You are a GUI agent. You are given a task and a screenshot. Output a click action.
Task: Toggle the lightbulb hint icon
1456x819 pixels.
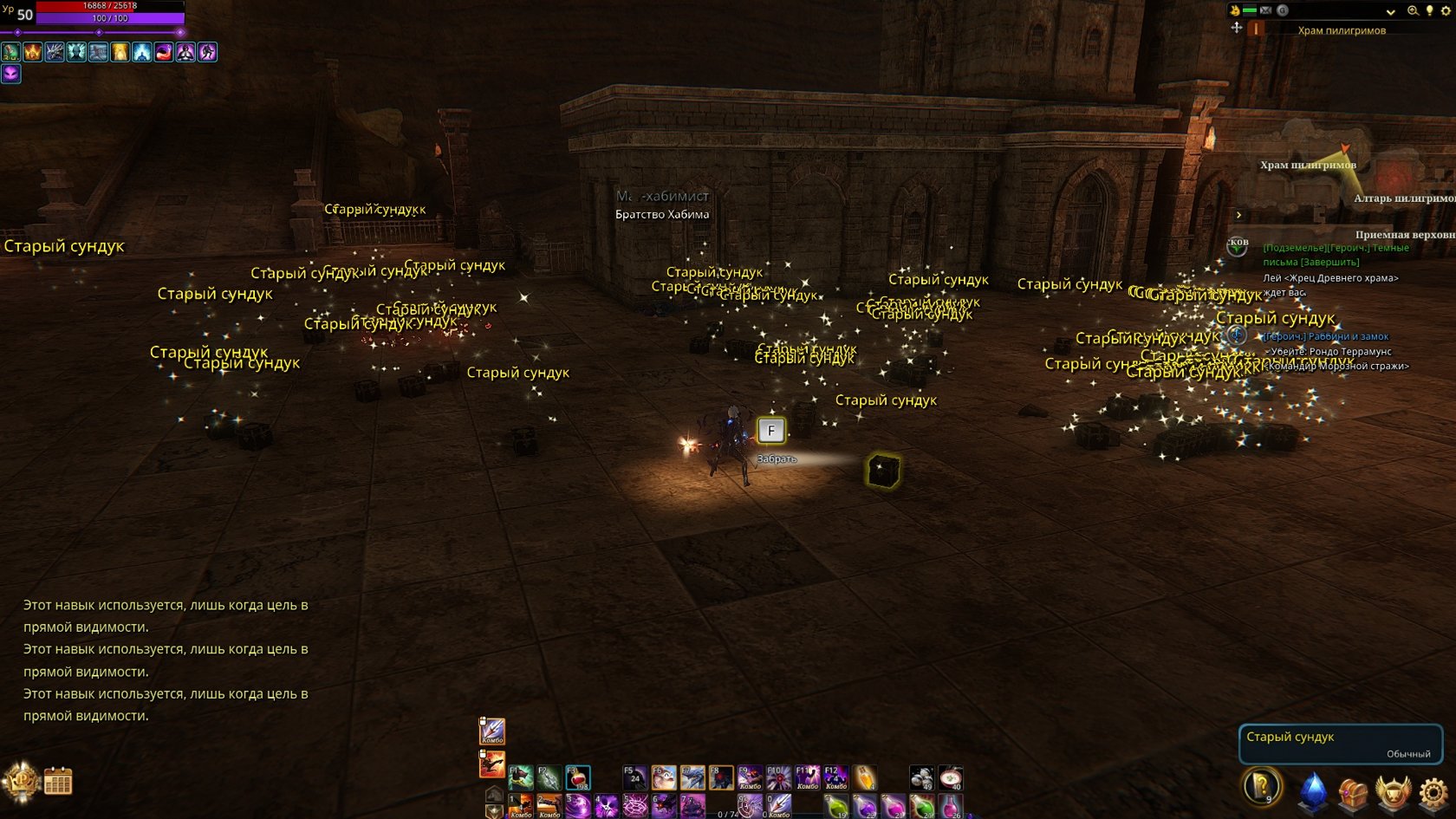tap(1429, 10)
